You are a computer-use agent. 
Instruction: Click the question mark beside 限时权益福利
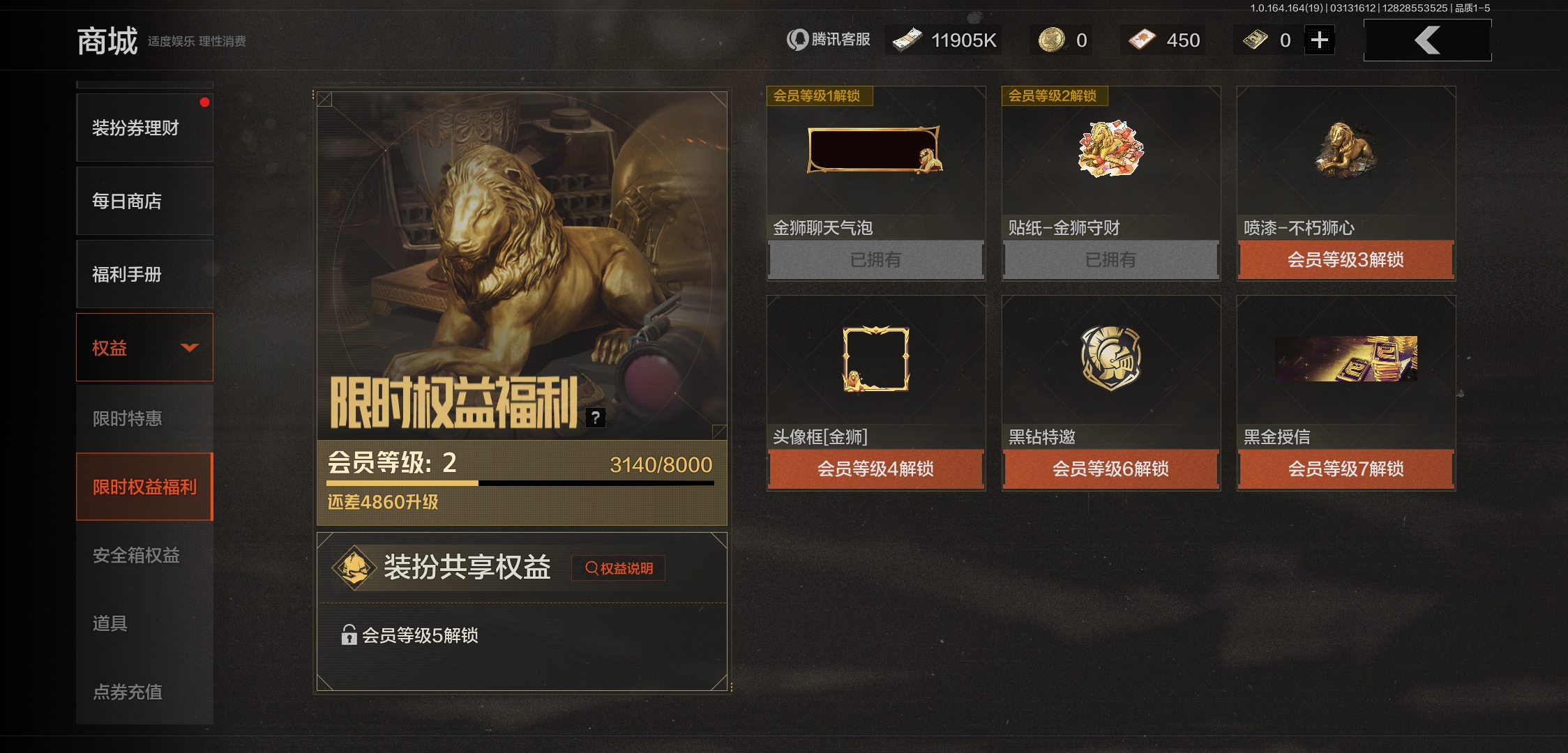[x=595, y=418]
